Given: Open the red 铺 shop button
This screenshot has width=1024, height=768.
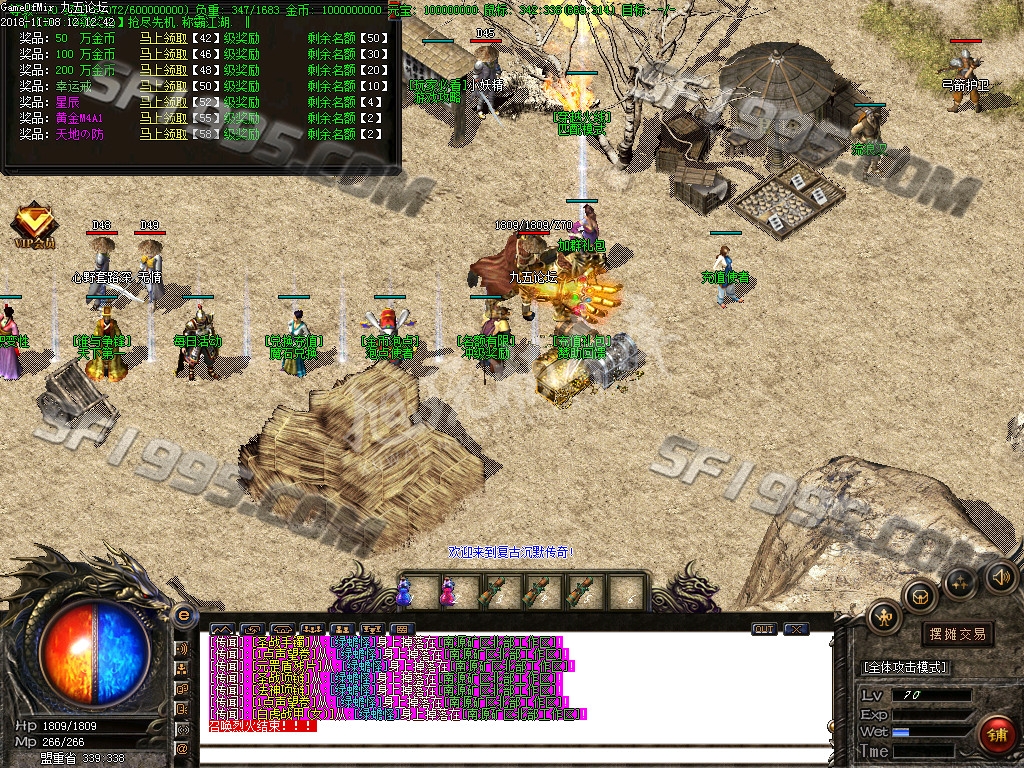Looking at the screenshot, I should (994, 735).
